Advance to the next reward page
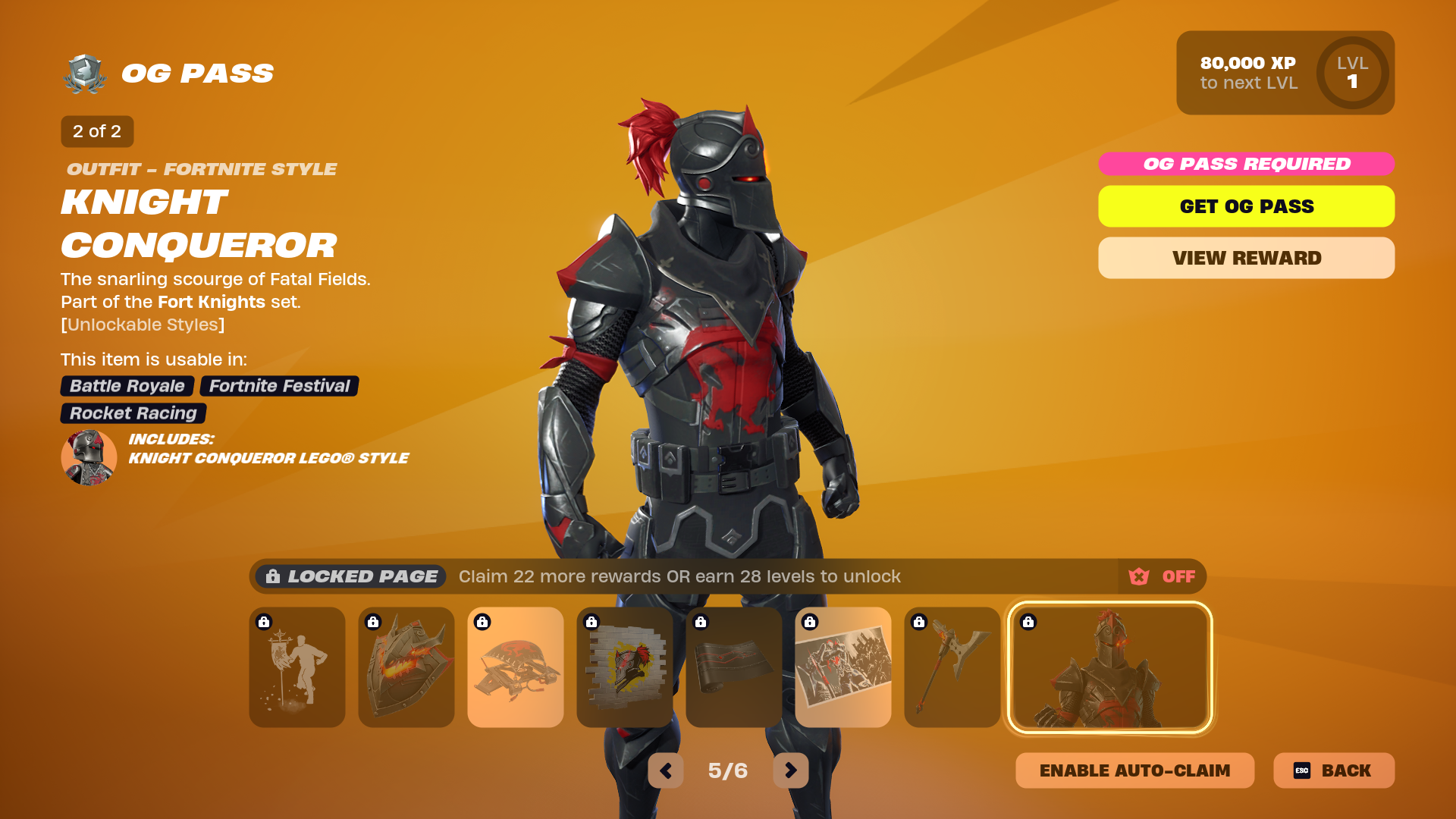This screenshot has height=819, width=1456. coord(791,770)
